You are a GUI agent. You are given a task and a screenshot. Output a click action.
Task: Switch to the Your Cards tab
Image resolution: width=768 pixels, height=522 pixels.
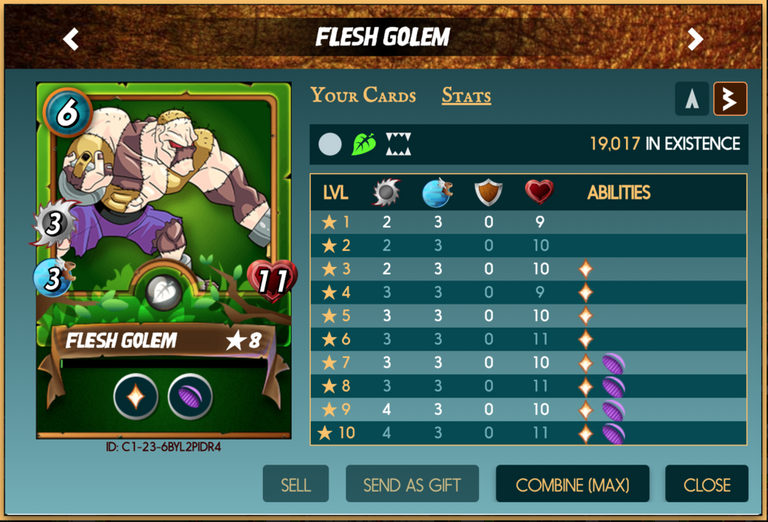click(363, 96)
